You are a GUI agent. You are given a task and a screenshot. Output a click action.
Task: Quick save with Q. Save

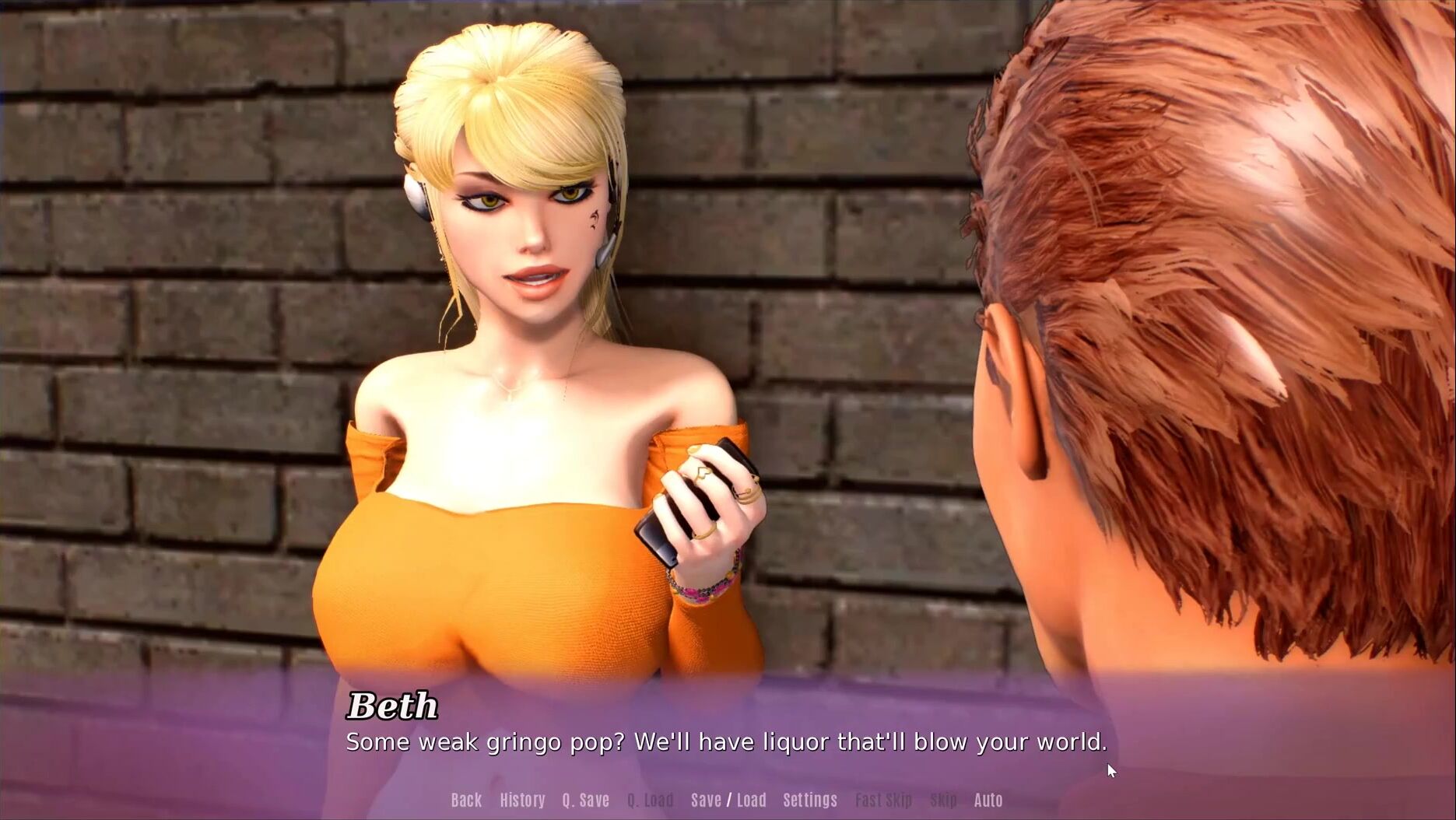point(585,800)
